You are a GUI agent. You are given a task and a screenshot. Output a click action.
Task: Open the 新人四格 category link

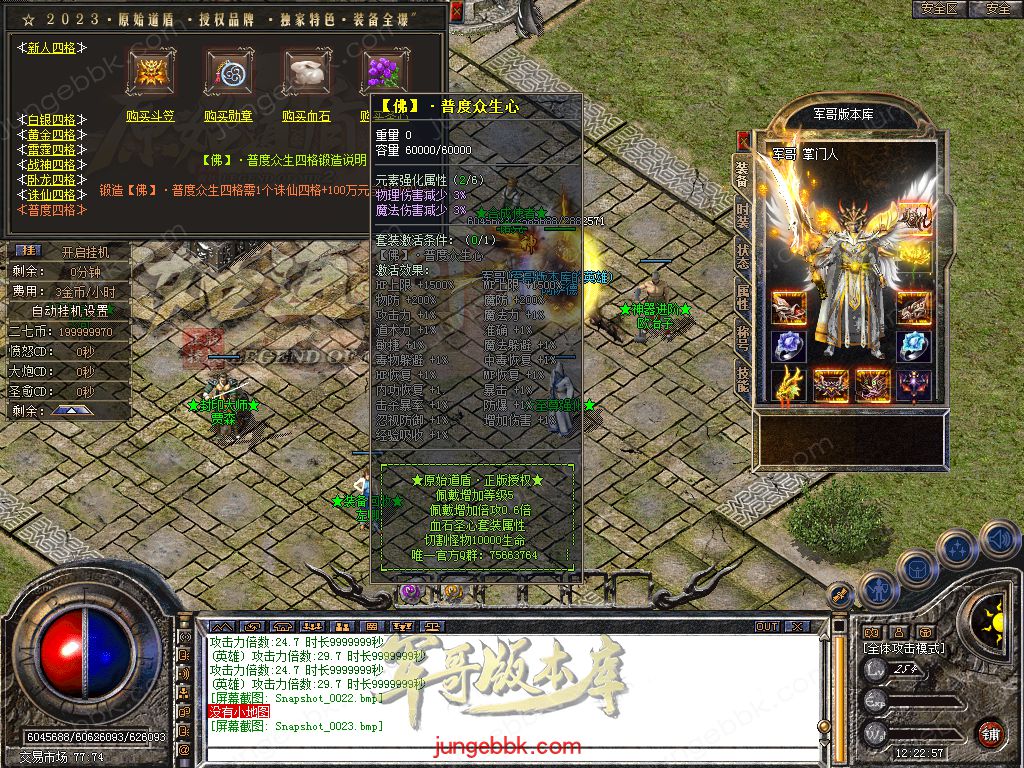tap(52, 48)
